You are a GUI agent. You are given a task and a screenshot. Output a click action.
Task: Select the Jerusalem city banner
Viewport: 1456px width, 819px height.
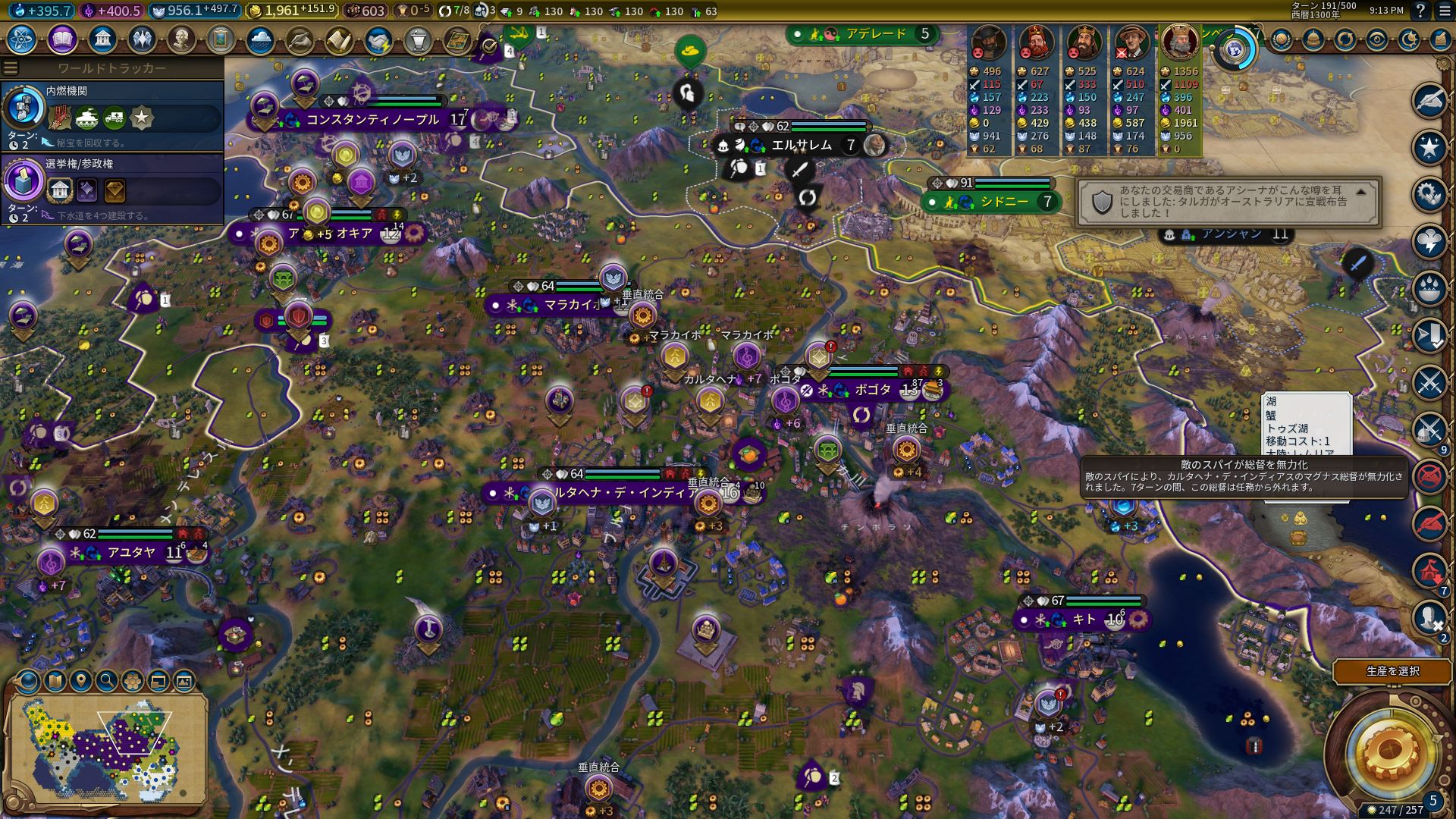801,145
